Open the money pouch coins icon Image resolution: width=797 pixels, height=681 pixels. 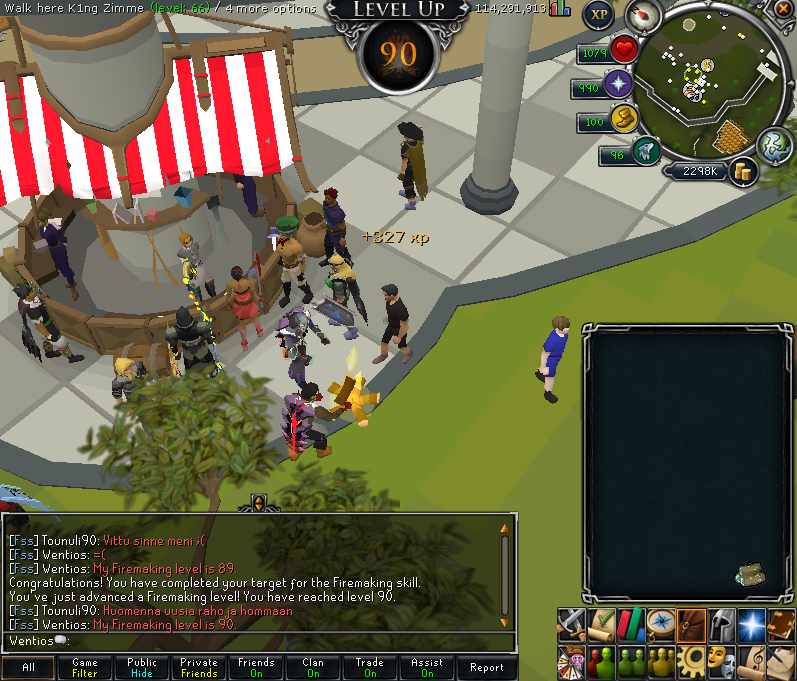tap(742, 171)
